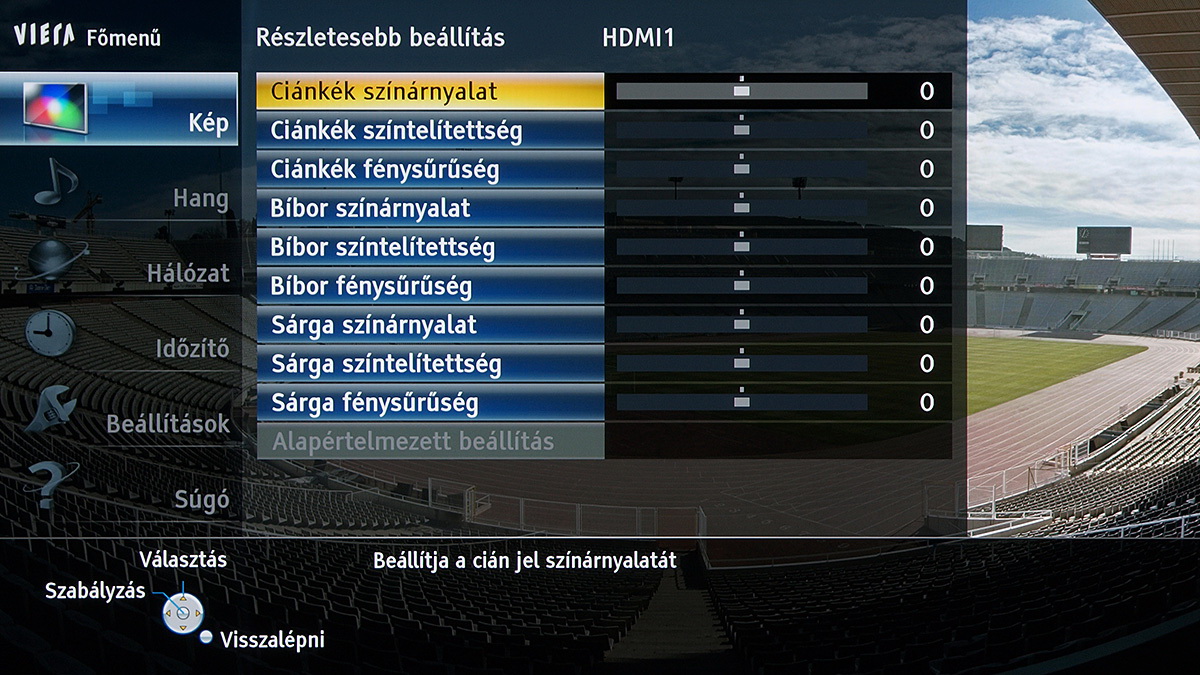Image resolution: width=1200 pixels, height=675 pixels.
Task: Select Bíbor színtelítettség setting
Action: pyautogui.click(x=430, y=247)
